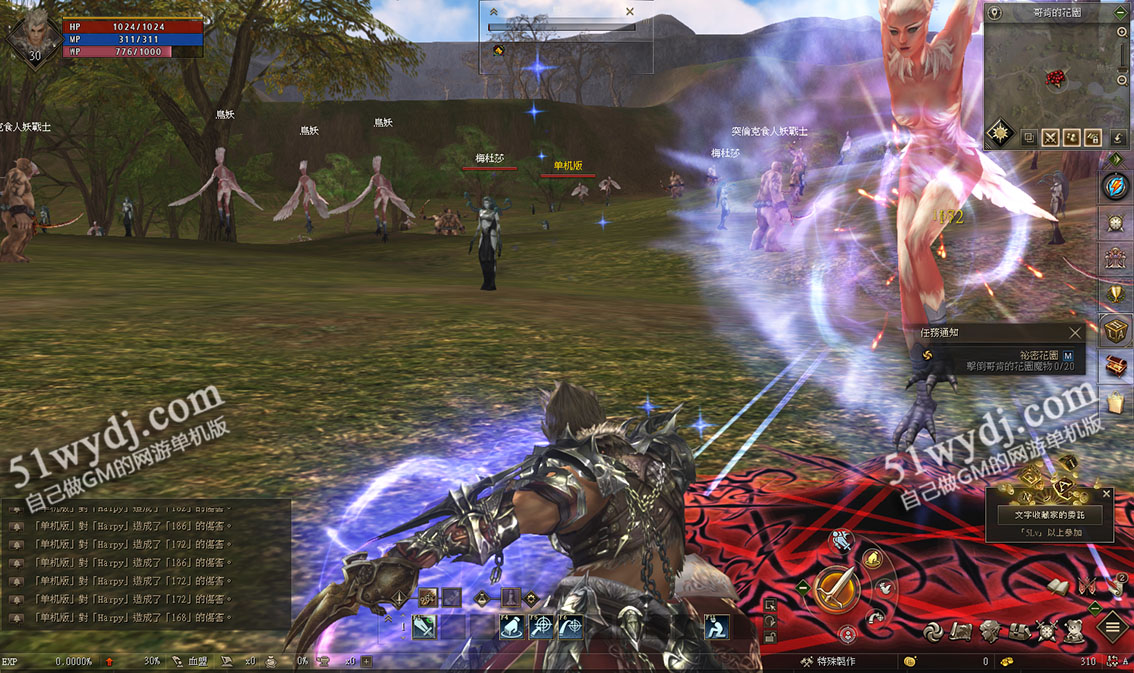Close the text collector event popup
This screenshot has width=1134, height=673.
click(x=1106, y=494)
